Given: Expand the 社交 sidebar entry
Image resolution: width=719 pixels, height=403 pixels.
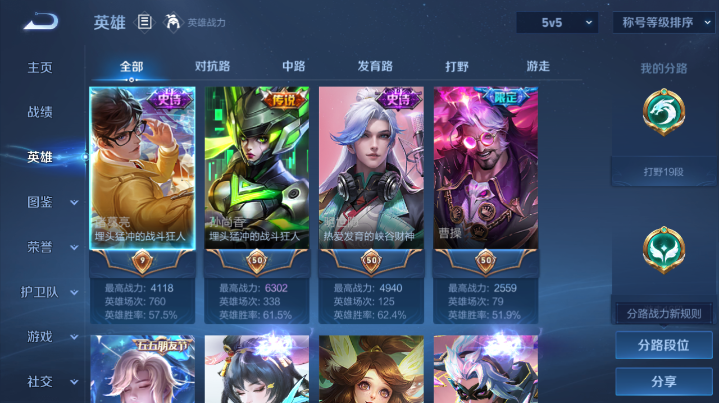Looking at the screenshot, I should click(x=50, y=381).
